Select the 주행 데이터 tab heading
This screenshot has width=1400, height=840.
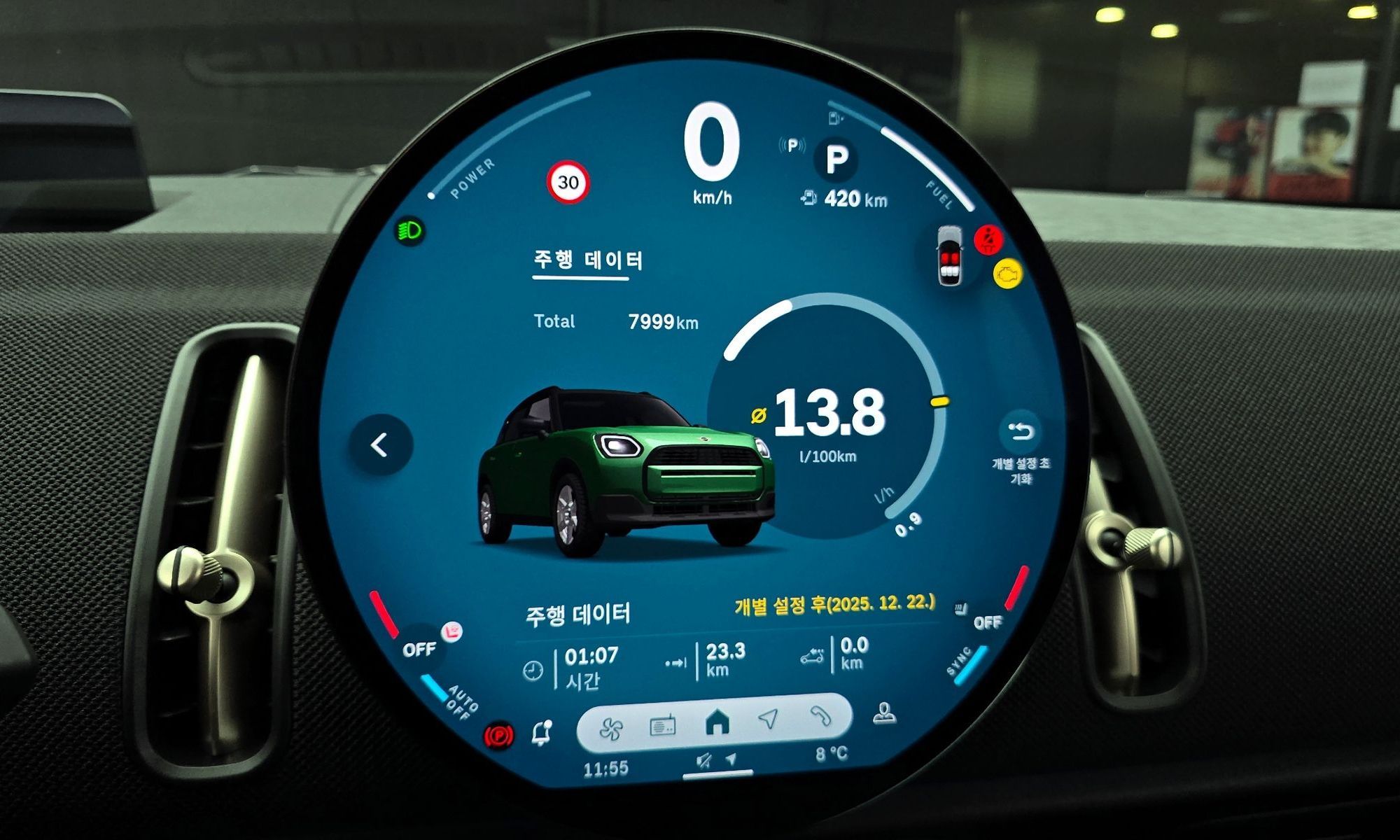[x=587, y=260]
